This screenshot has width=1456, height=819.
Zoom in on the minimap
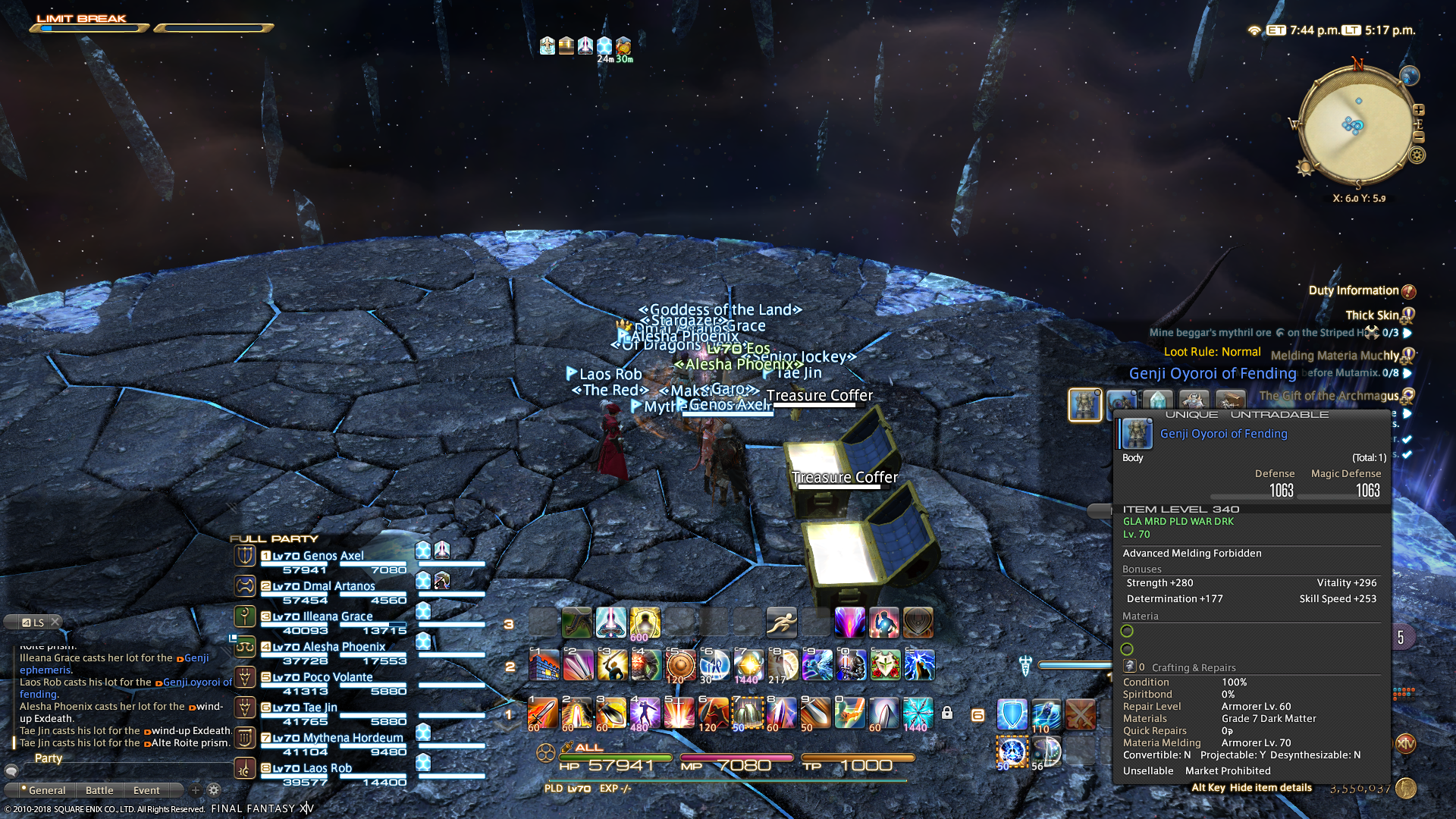[x=1419, y=109]
